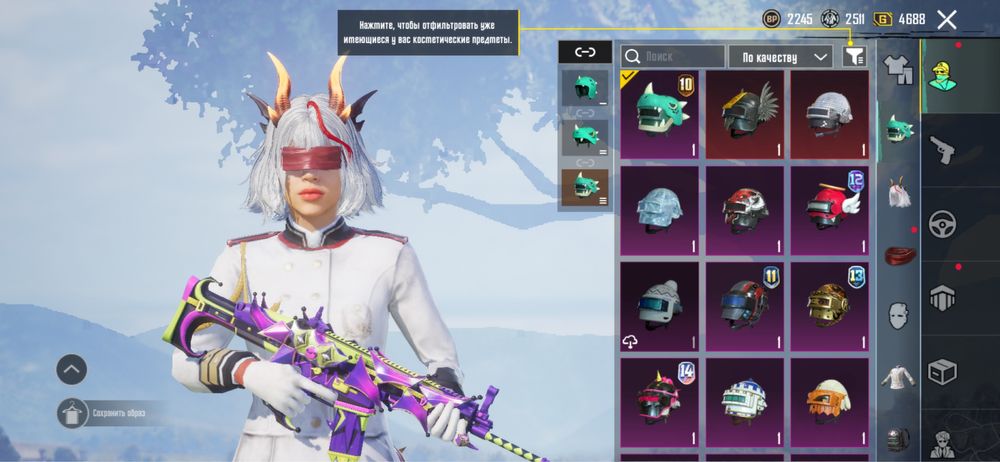The image size is (1000, 462).
Task: Select the red headband category
Action: pos(899,254)
